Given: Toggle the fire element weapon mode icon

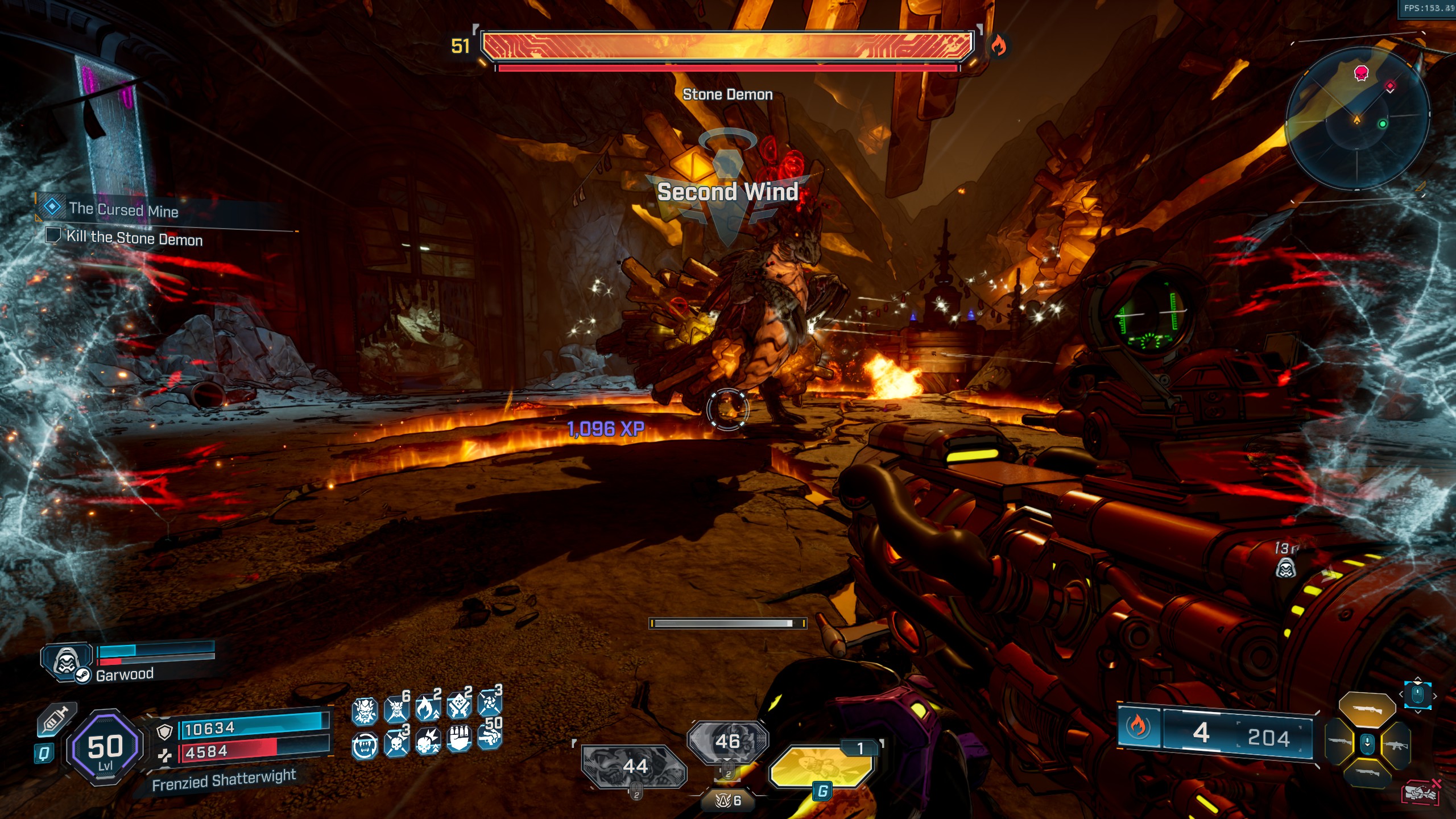Looking at the screenshot, I should click(1137, 726).
